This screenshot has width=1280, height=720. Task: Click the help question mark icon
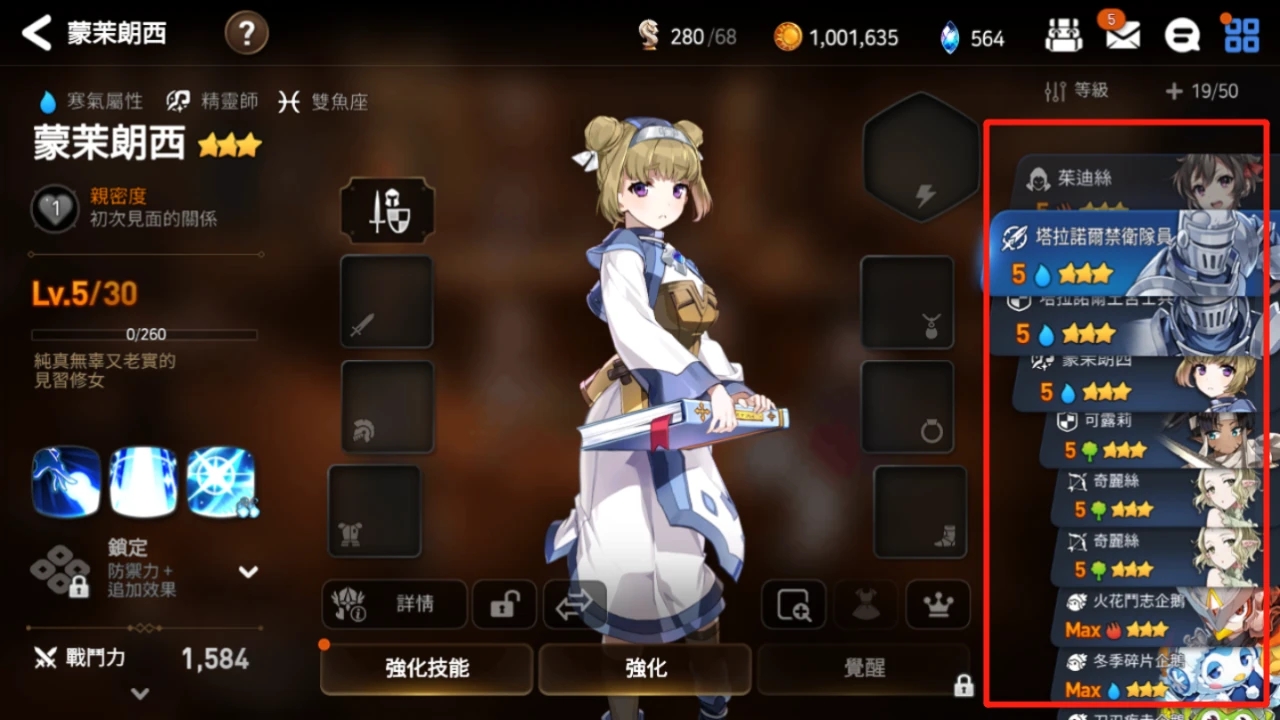coord(246,33)
